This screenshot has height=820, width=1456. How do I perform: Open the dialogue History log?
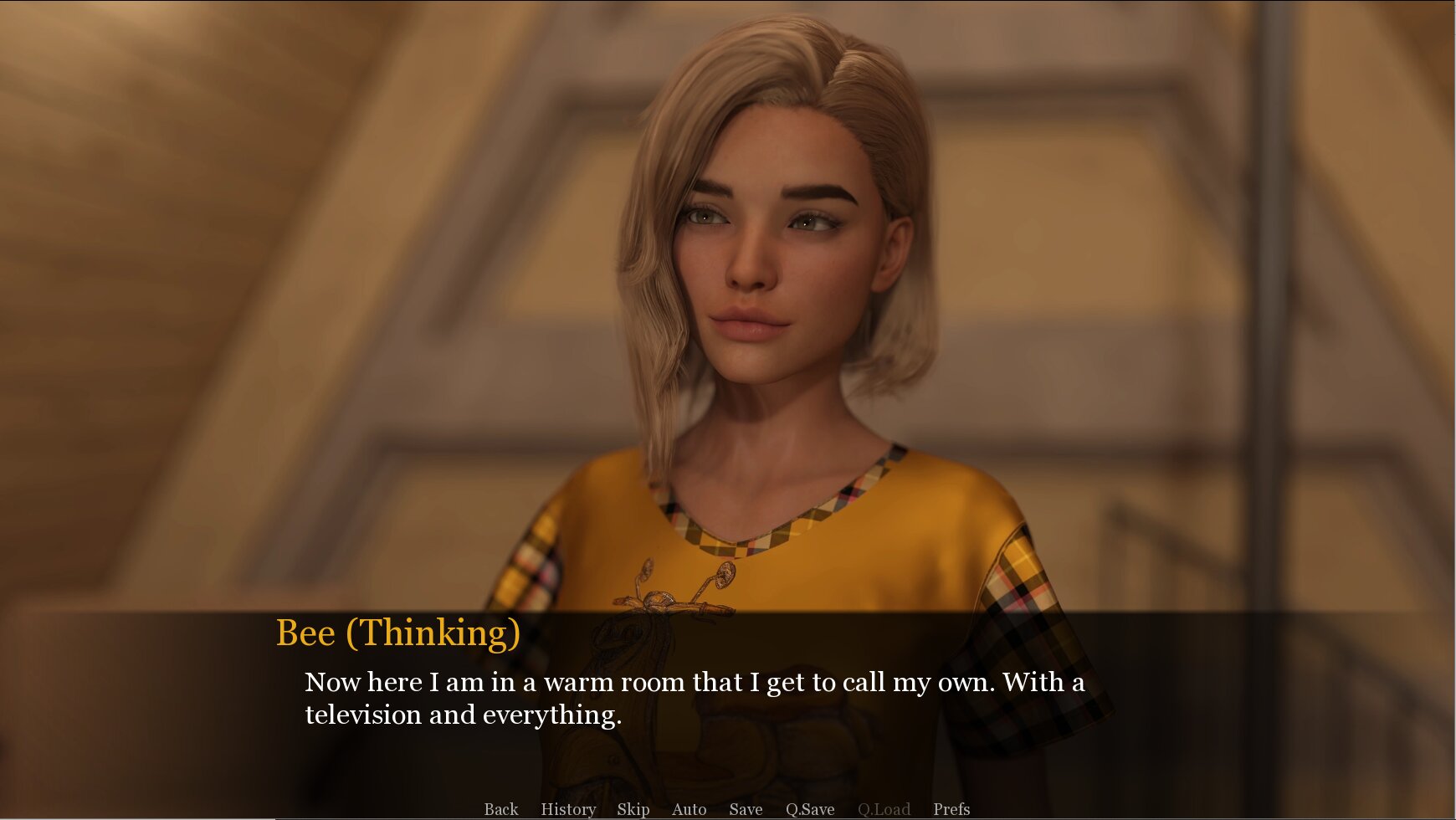pos(568,809)
